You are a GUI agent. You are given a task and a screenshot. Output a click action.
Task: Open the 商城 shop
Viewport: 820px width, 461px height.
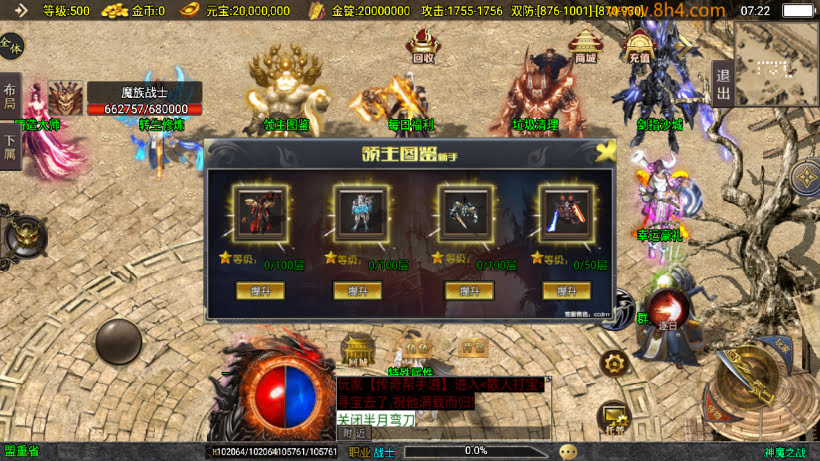click(585, 46)
